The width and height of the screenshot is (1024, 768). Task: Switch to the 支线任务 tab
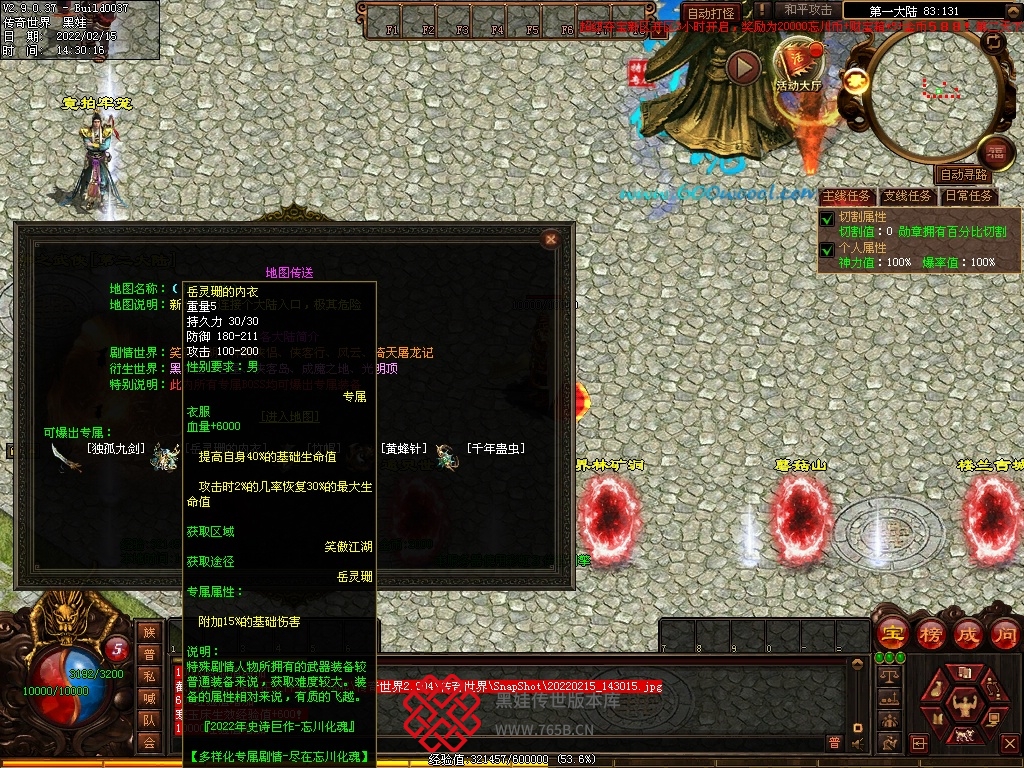pos(907,196)
